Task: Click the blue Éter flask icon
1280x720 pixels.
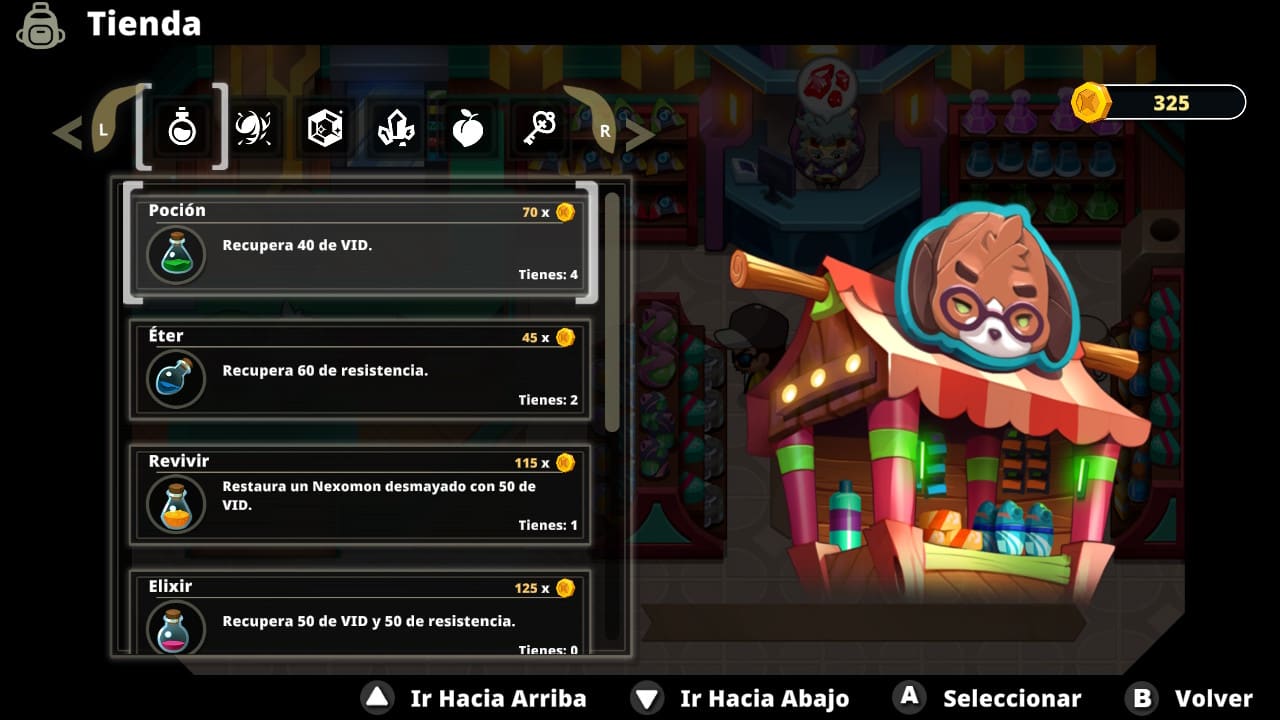Action: tap(176, 380)
